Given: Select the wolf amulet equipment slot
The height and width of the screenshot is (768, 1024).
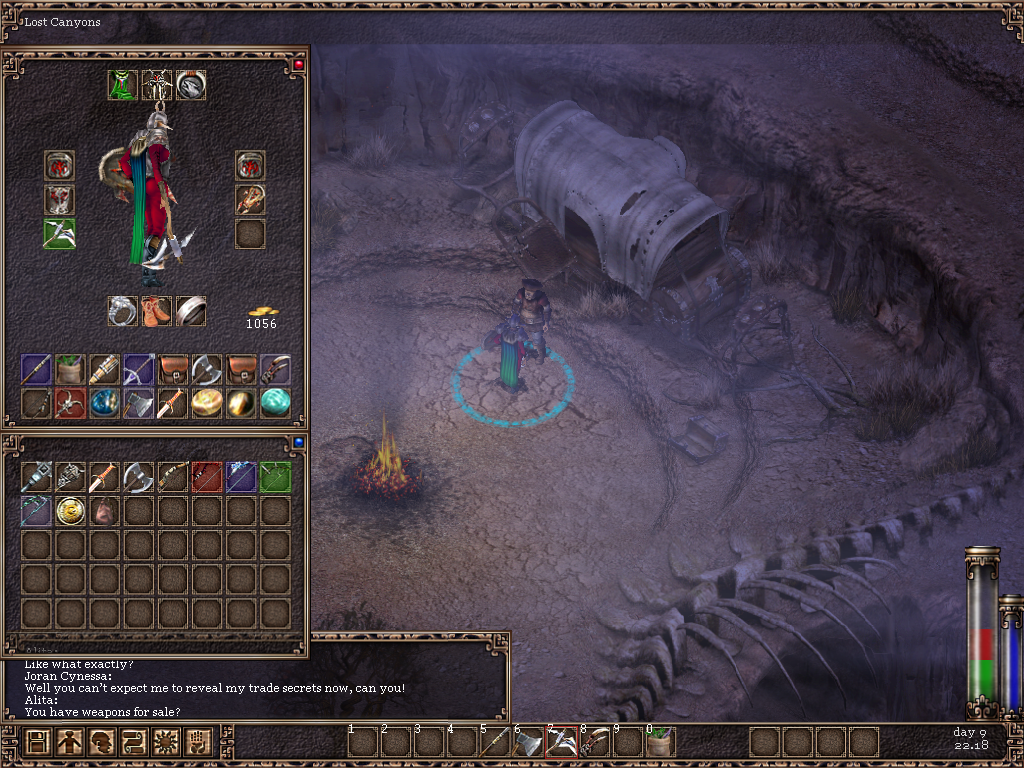Looking at the screenshot, I should click(191, 85).
